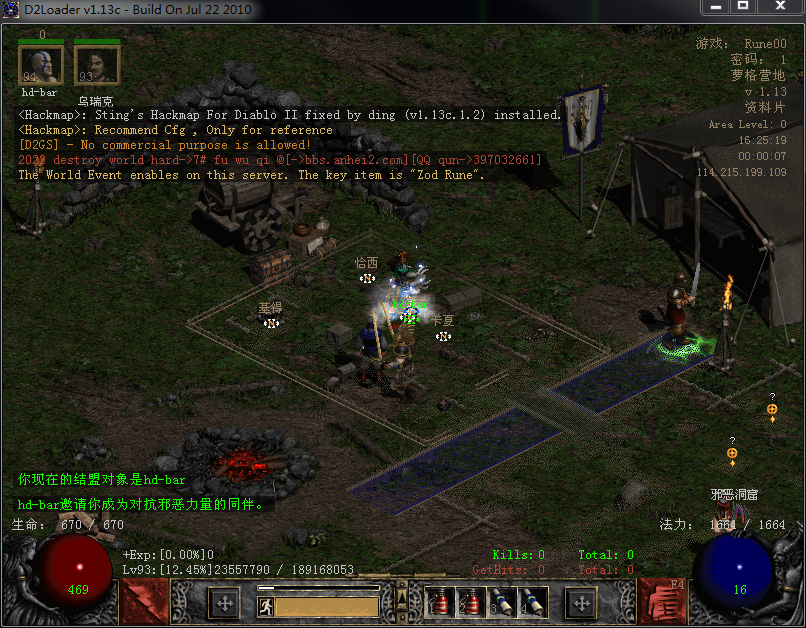Select the hd-bar party portrait
This screenshot has height=628, width=806.
(41, 66)
